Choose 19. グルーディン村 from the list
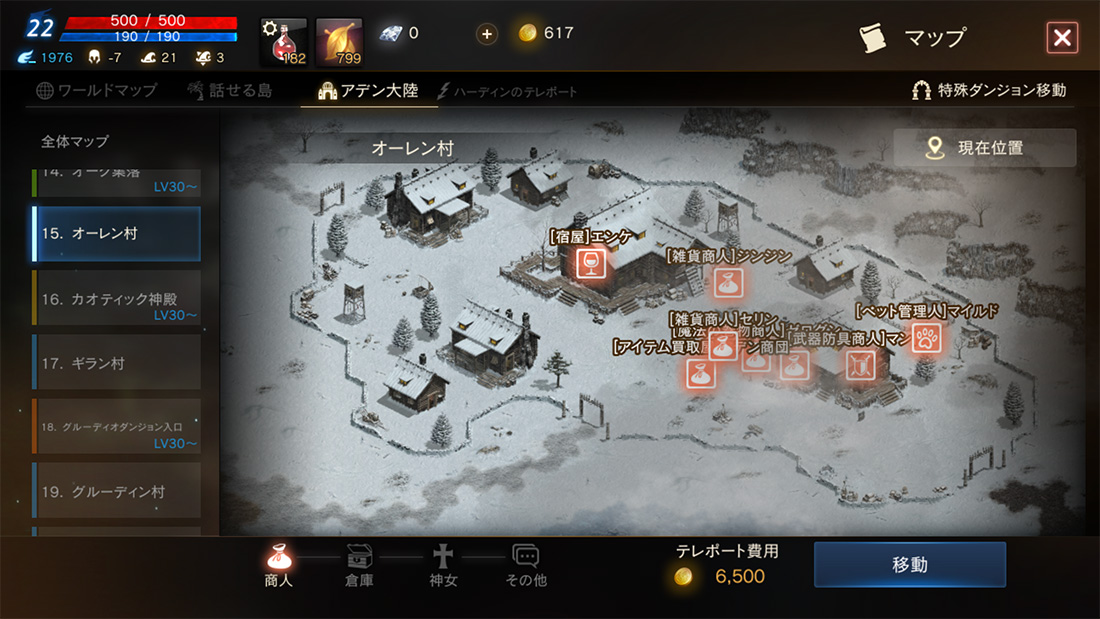Screen dimensions: 1100x619 tap(116, 492)
